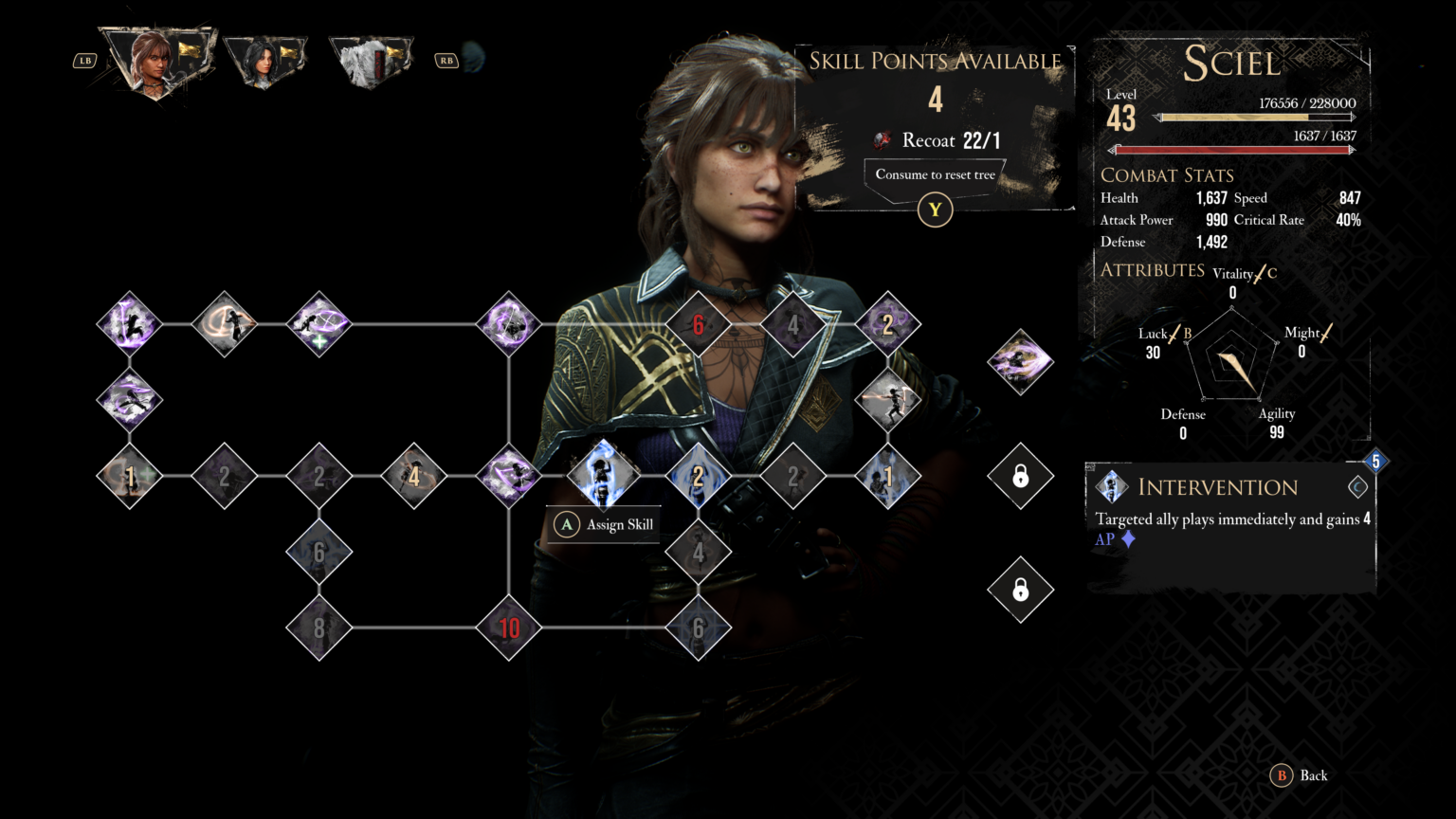
Task: Switch to the white-haired character portrait
Action: pos(370,62)
